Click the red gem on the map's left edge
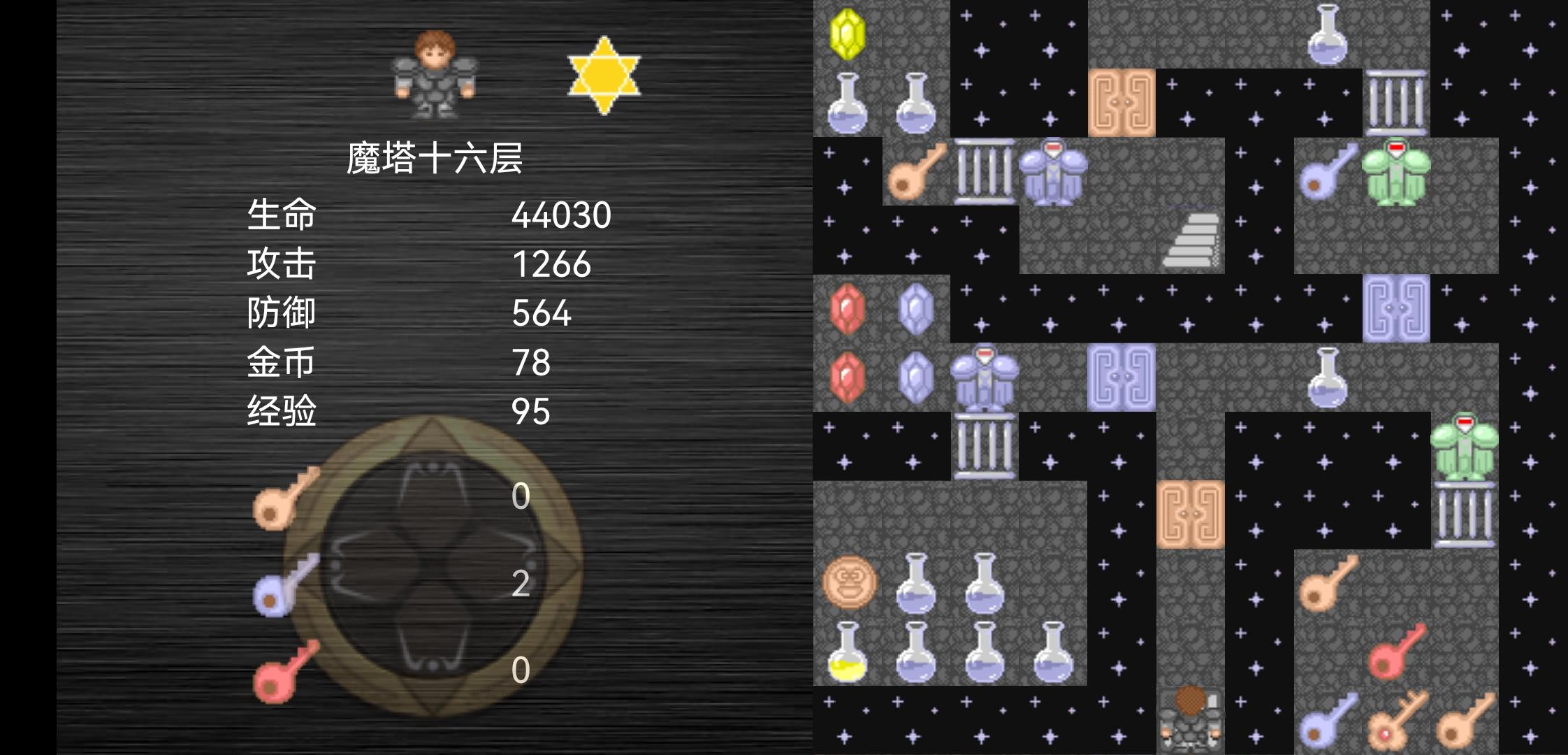Screen dimensions: 1568x755 pos(848,308)
